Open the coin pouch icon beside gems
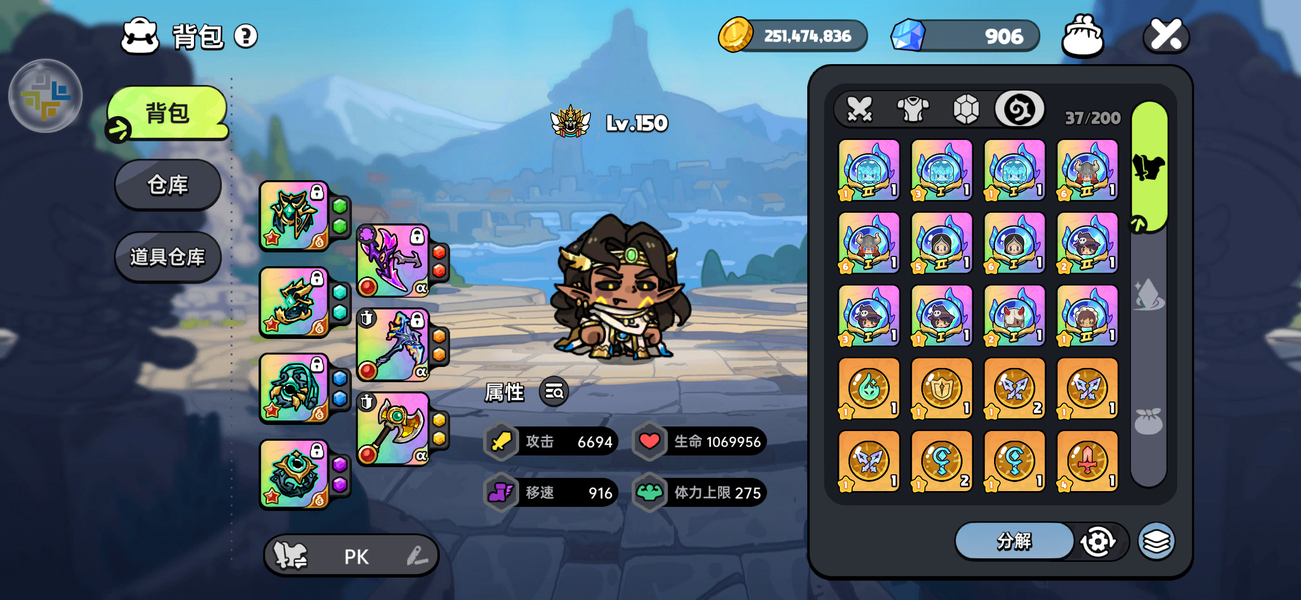The height and width of the screenshot is (600, 1301). [1082, 36]
